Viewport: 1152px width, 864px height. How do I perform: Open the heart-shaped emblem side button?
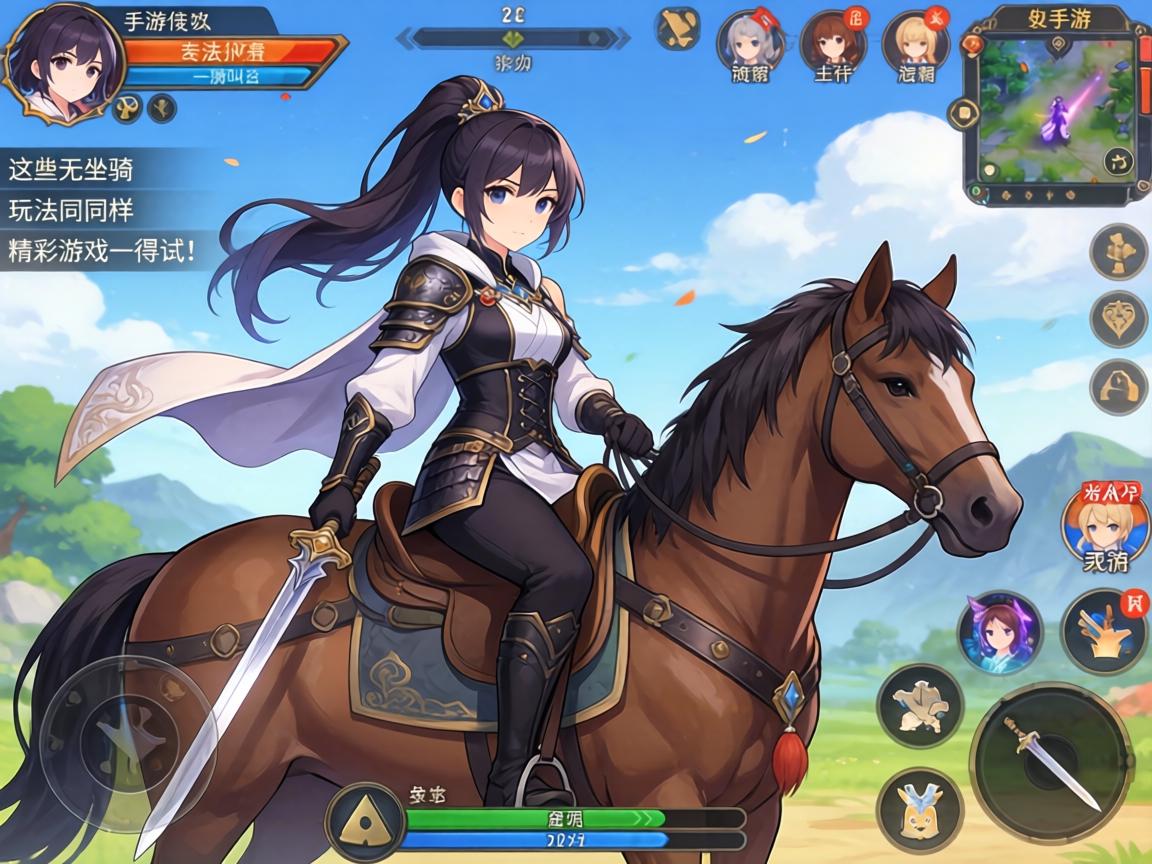[x=1118, y=319]
